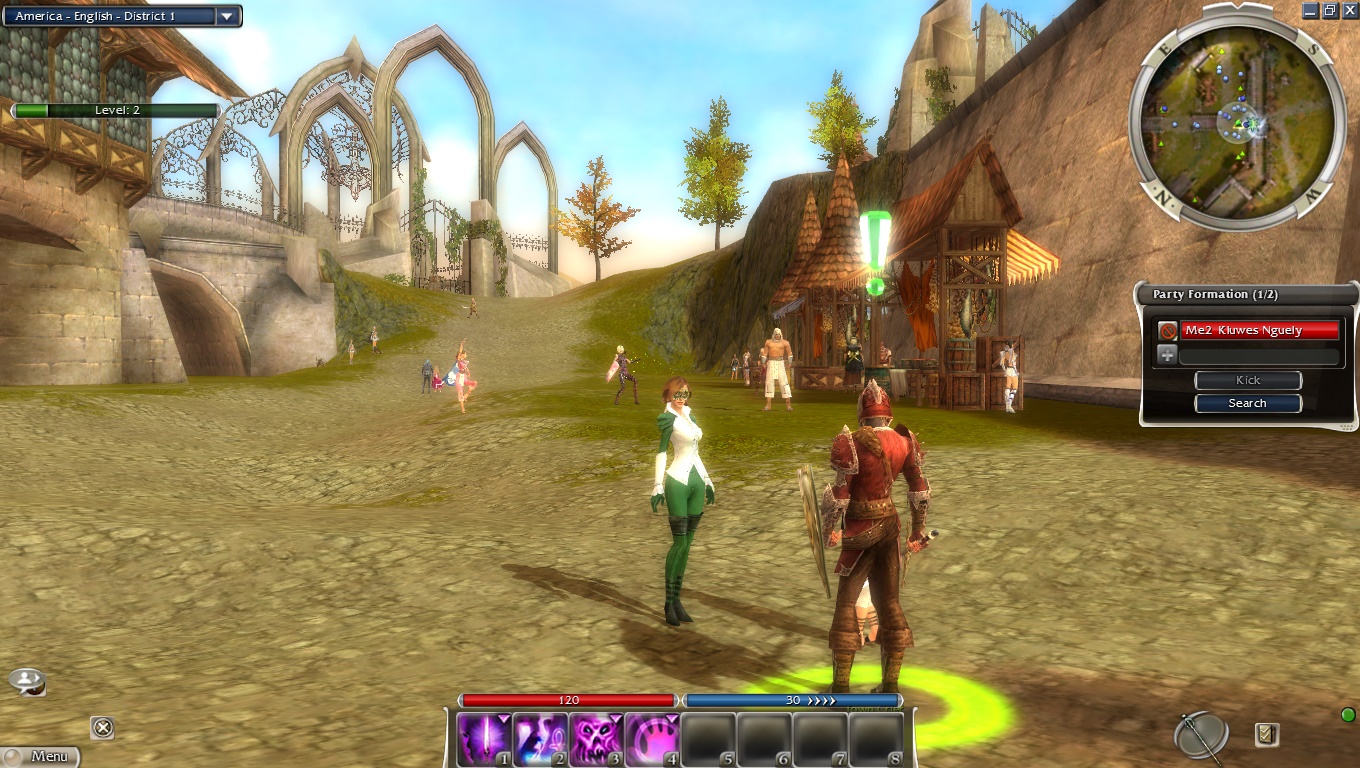1360x768 pixels.
Task: Minimize the game window
Action: pos(1311,10)
